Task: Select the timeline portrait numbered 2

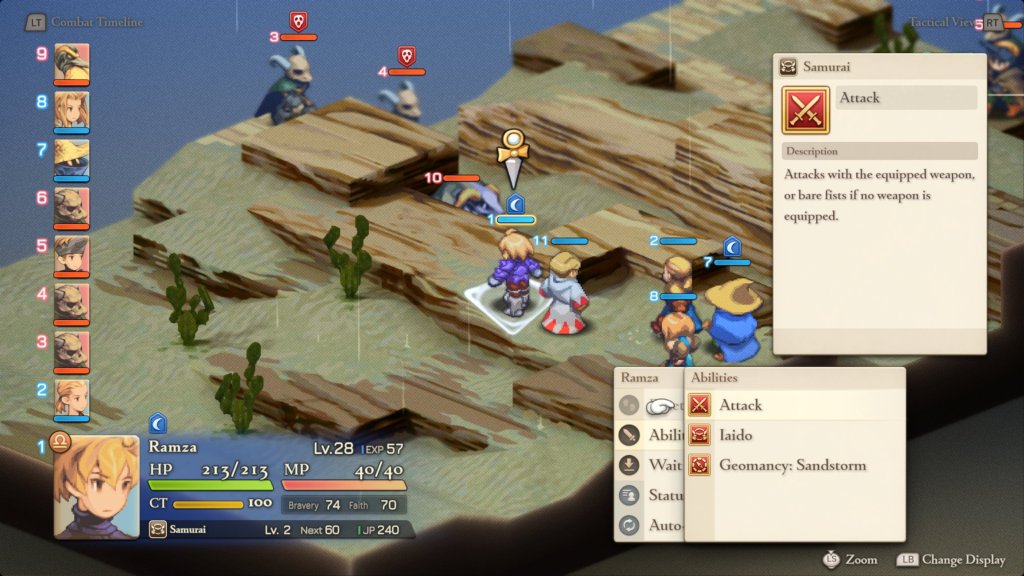Action: click(x=72, y=398)
